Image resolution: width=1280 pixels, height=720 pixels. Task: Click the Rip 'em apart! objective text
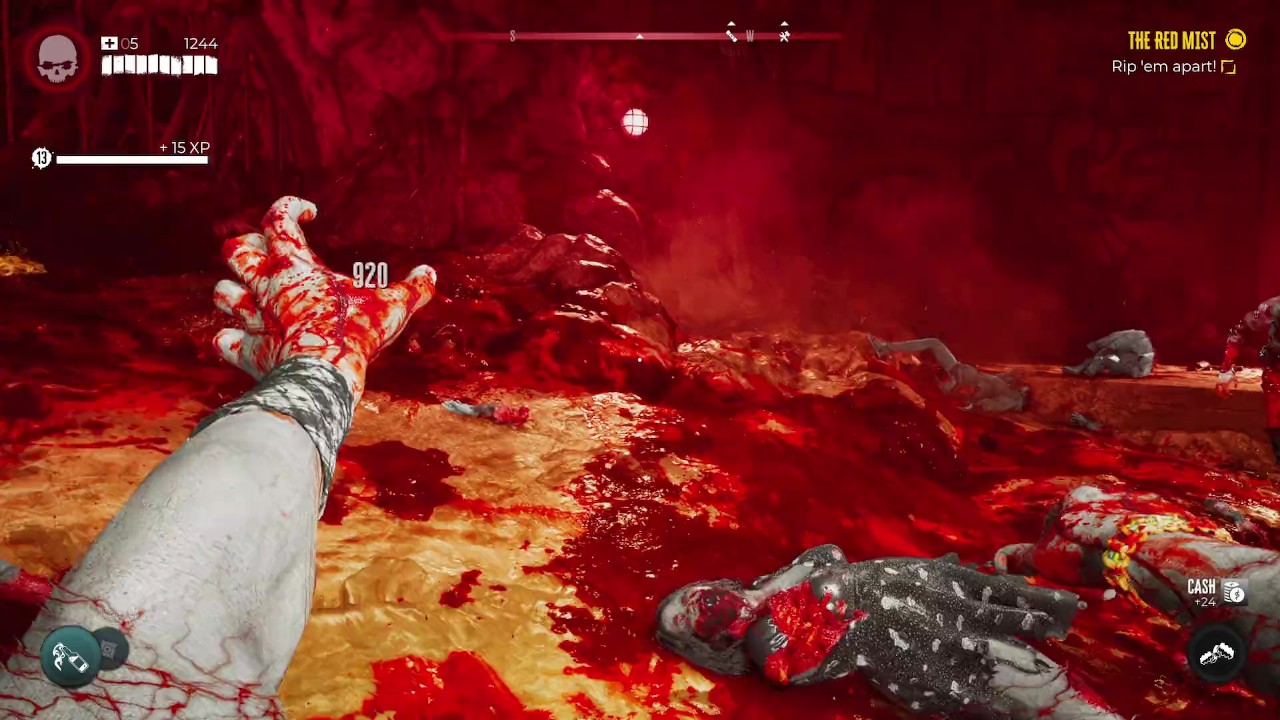1163,66
